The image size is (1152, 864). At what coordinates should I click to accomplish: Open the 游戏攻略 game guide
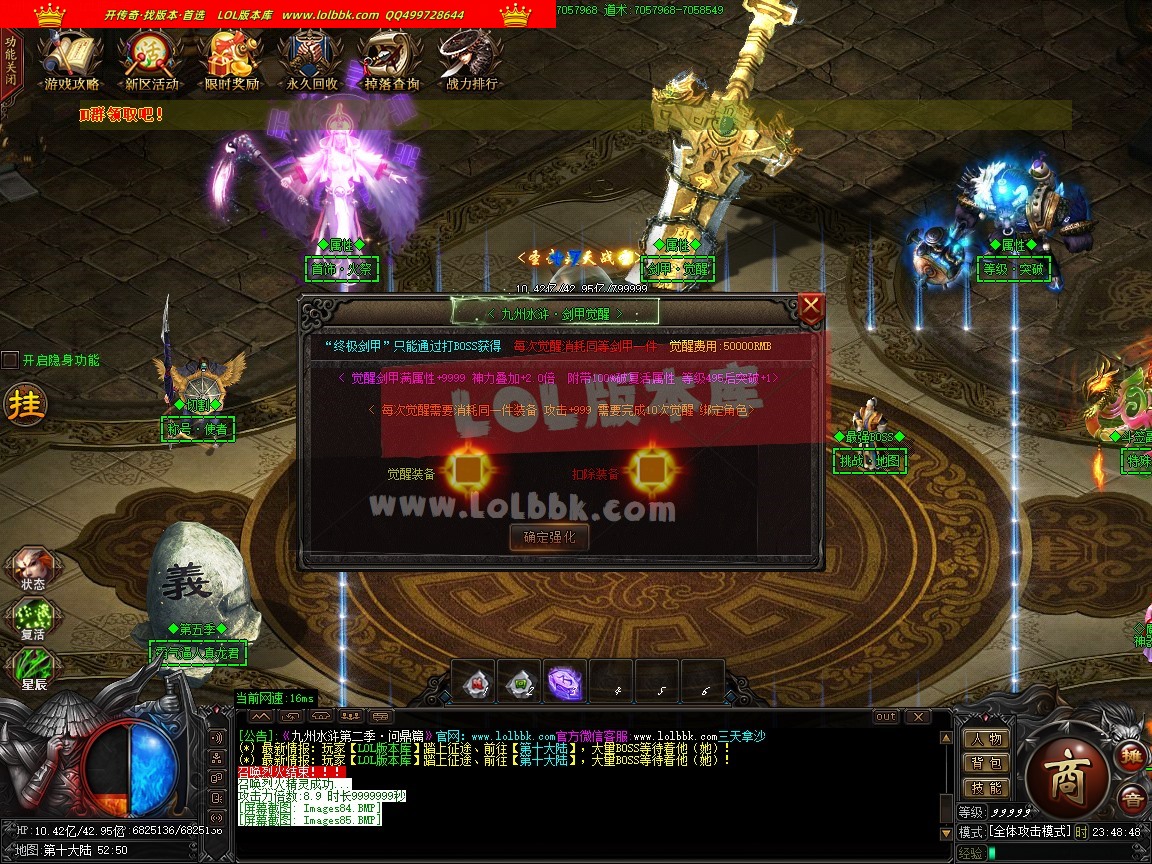pos(71,60)
